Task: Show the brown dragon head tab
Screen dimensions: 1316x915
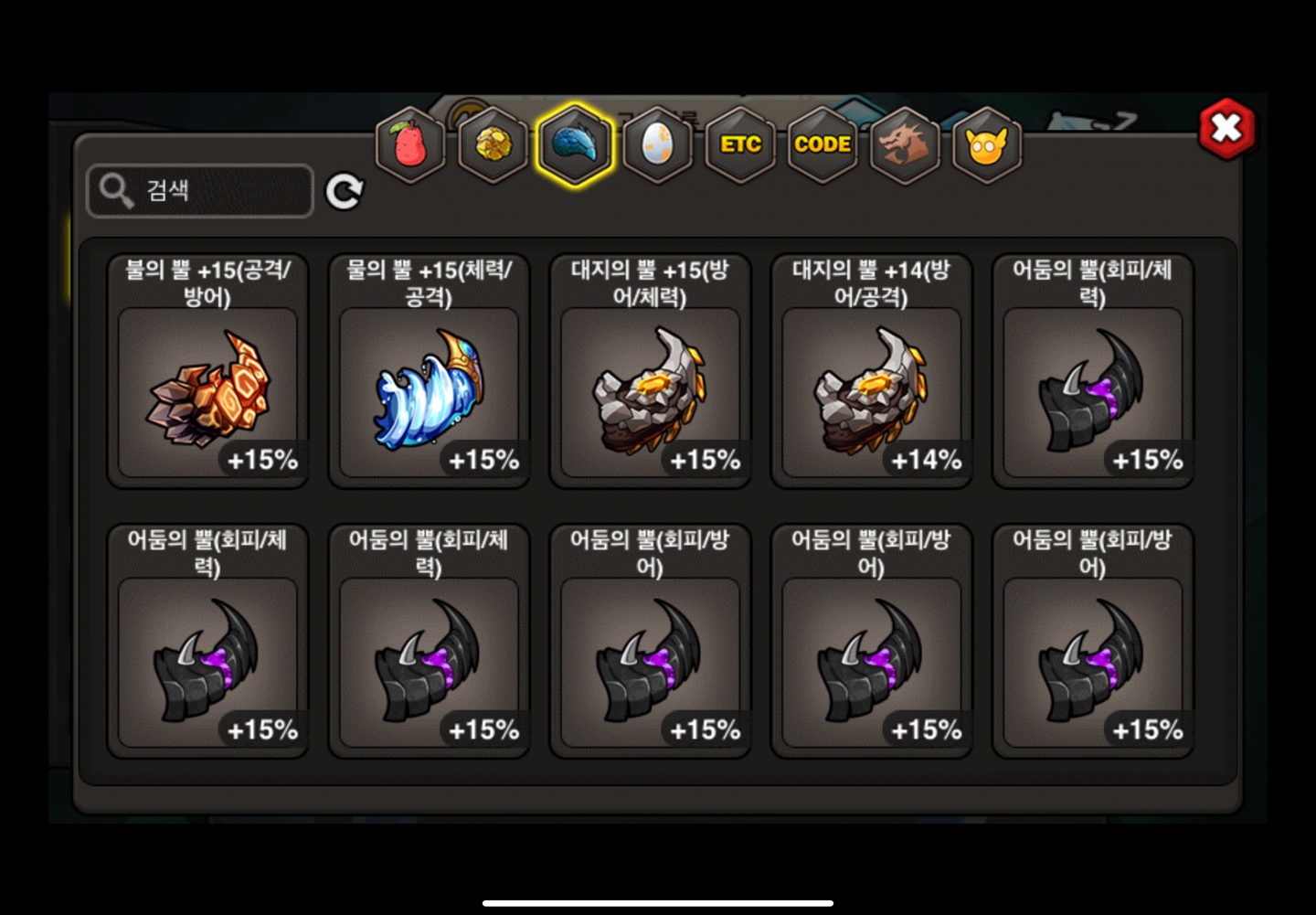Action: (905, 144)
